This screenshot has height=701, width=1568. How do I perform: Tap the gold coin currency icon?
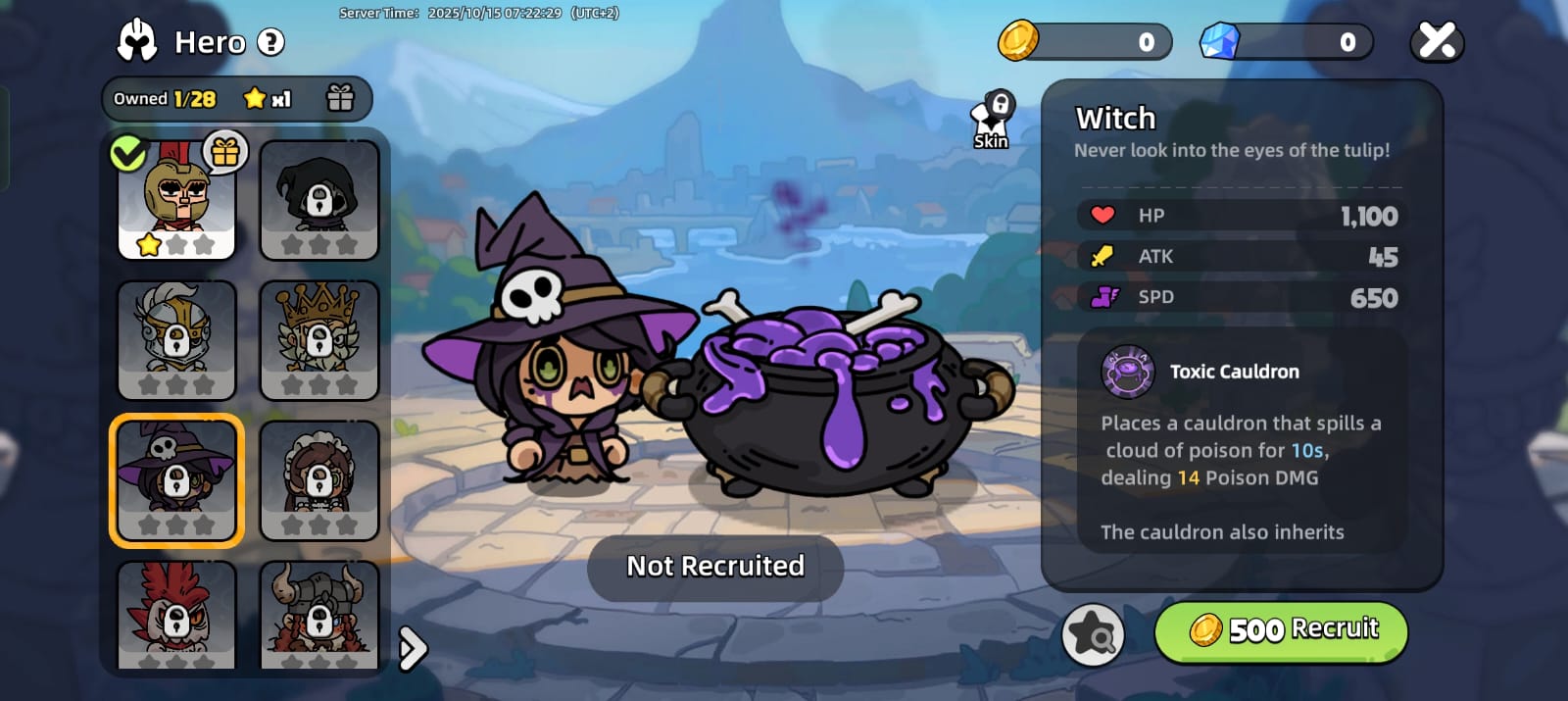coord(1018,41)
